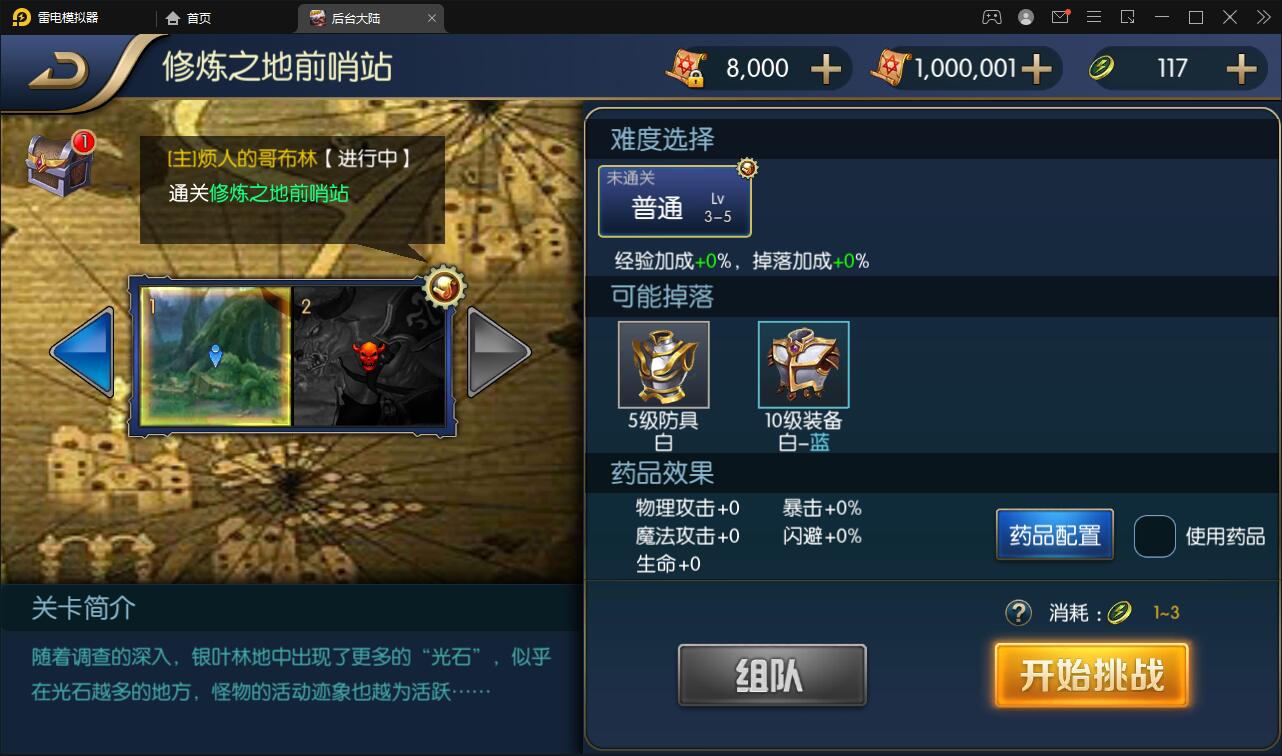Click the blue location marker on map 1
Image resolution: width=1282 pixels, height=756 pixels.
click(213, 353)
